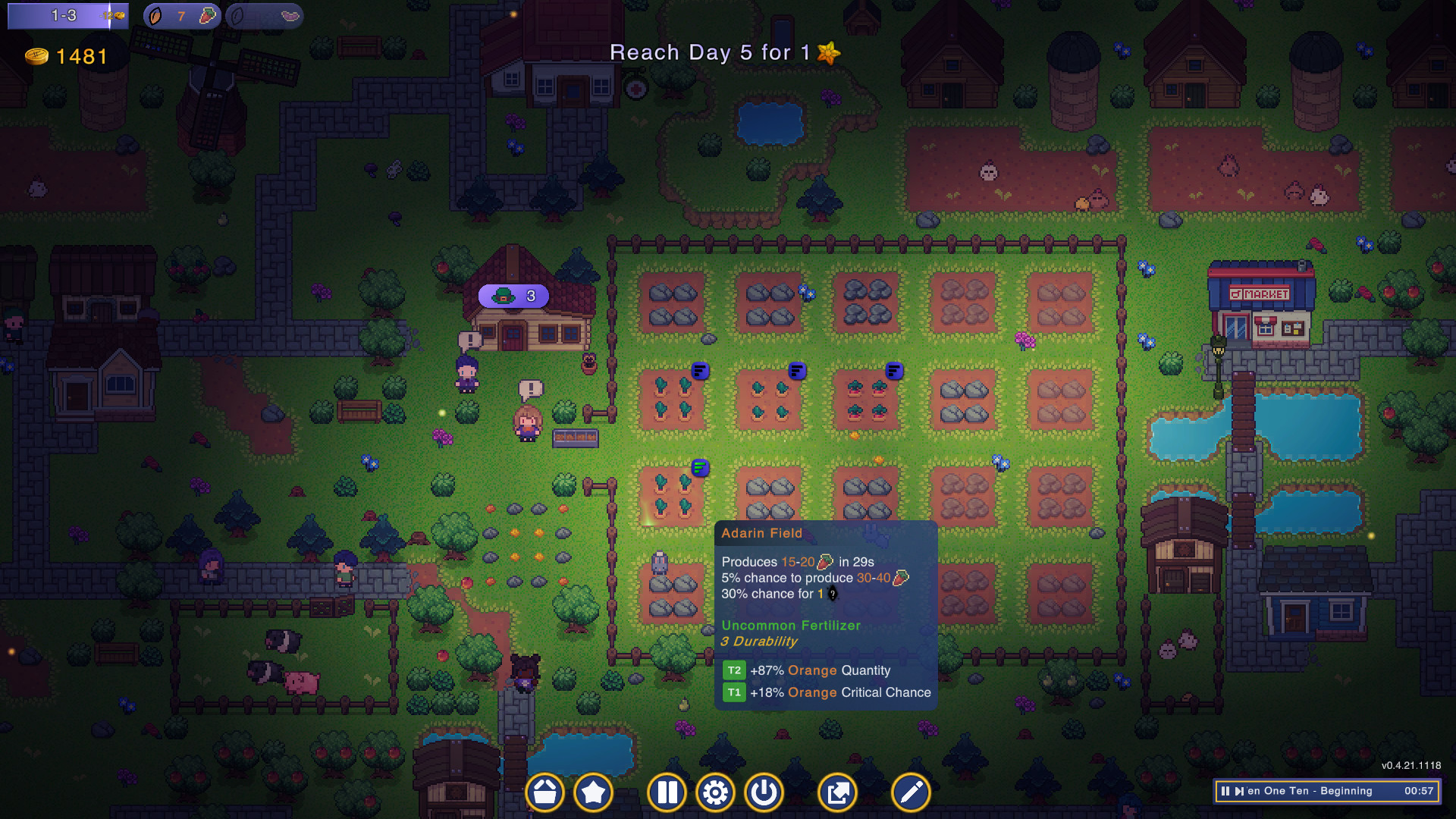This screenshot has width=1456, height=819.
Task: Click the T1 Orange Critical Chance badge
Action: (x=733, y=692)
